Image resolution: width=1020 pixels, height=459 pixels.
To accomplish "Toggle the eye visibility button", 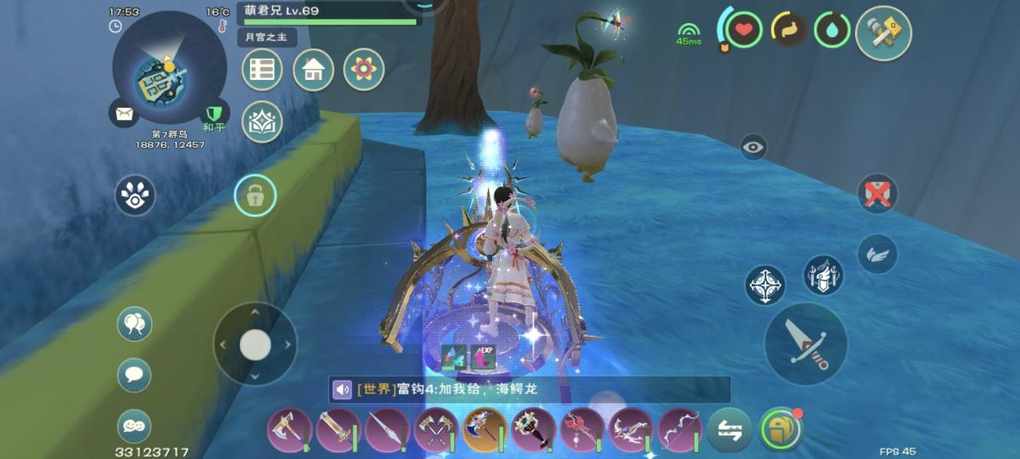I will click(x=753, y=148).
